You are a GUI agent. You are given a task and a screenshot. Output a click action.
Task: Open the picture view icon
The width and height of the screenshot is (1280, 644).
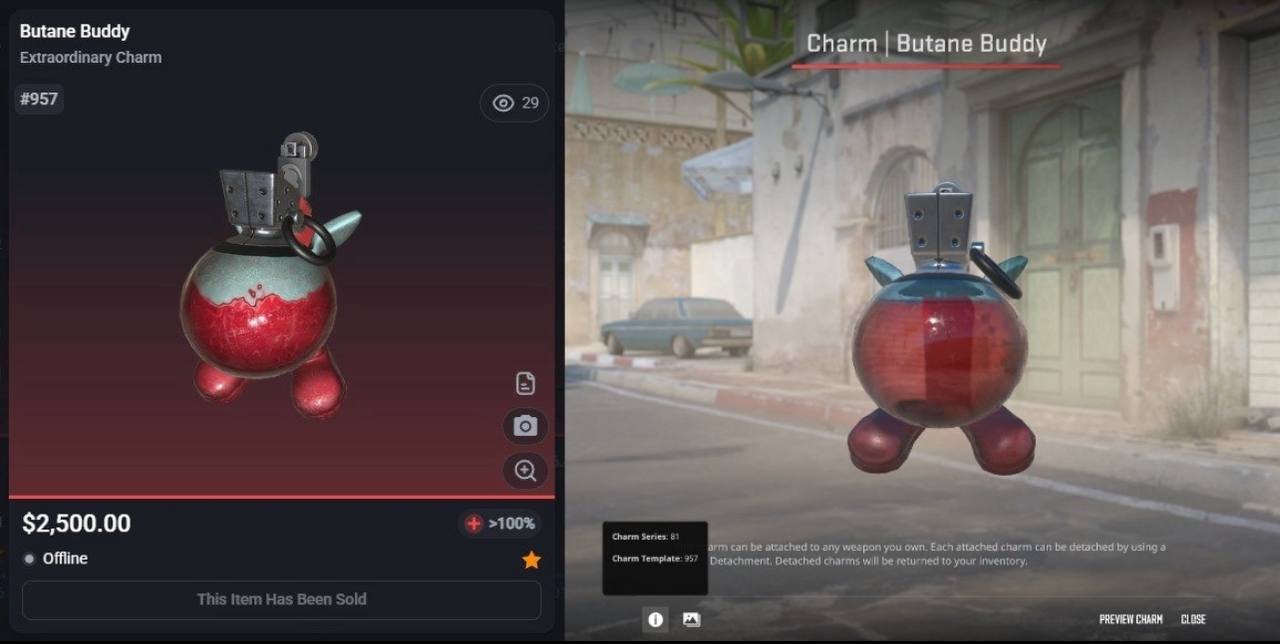pos(691,619)
